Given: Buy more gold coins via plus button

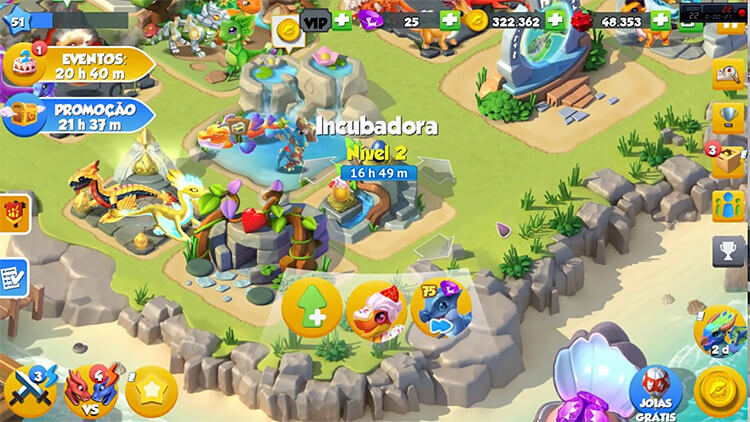Looking at the screenshot, I should (x=554, y=20).
